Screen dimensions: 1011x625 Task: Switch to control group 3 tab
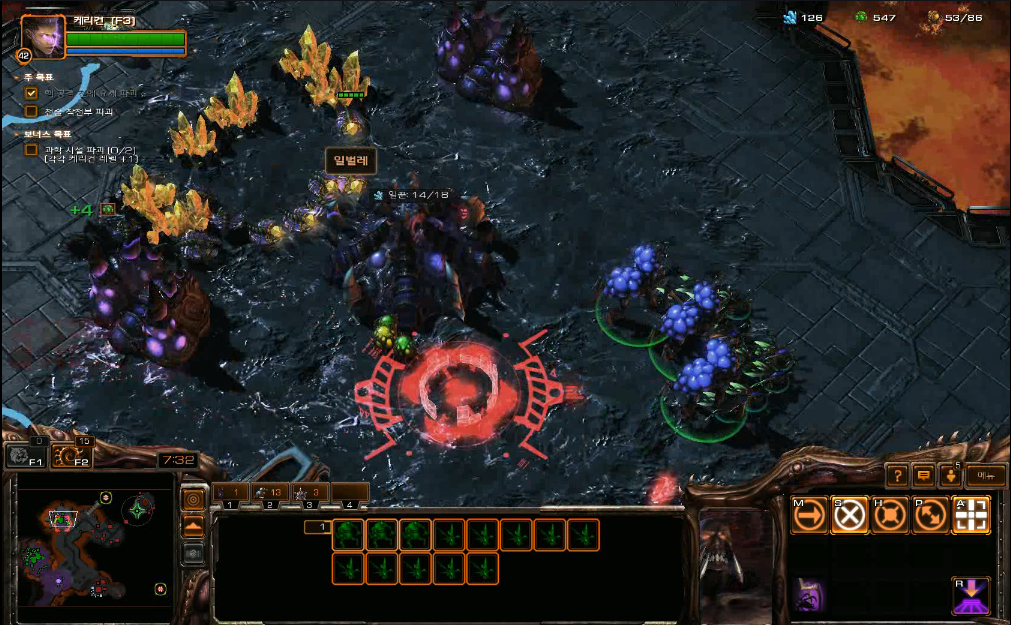point(310,492)
